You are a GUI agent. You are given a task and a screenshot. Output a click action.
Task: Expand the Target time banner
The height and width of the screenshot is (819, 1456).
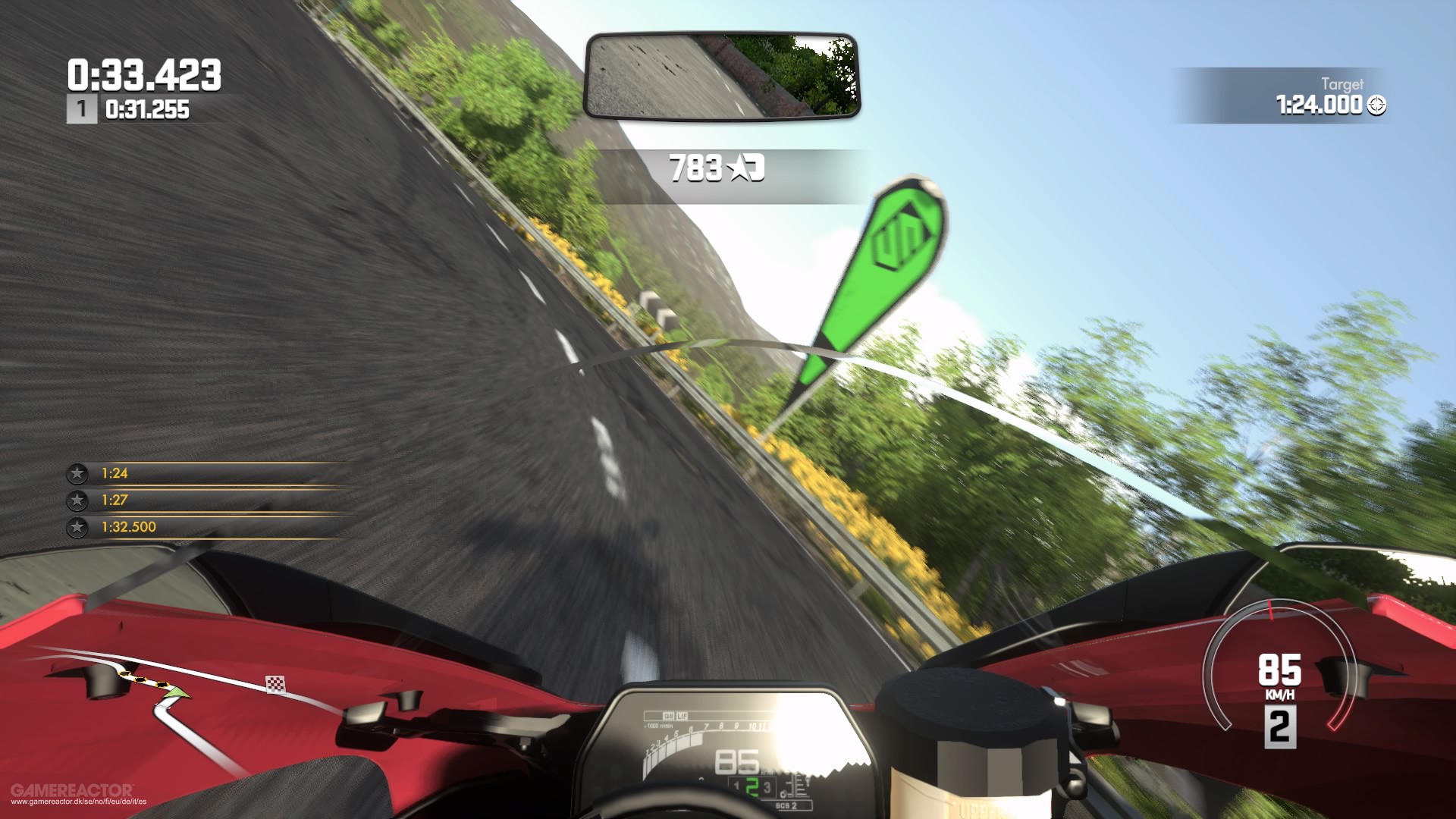point(1312,95)
